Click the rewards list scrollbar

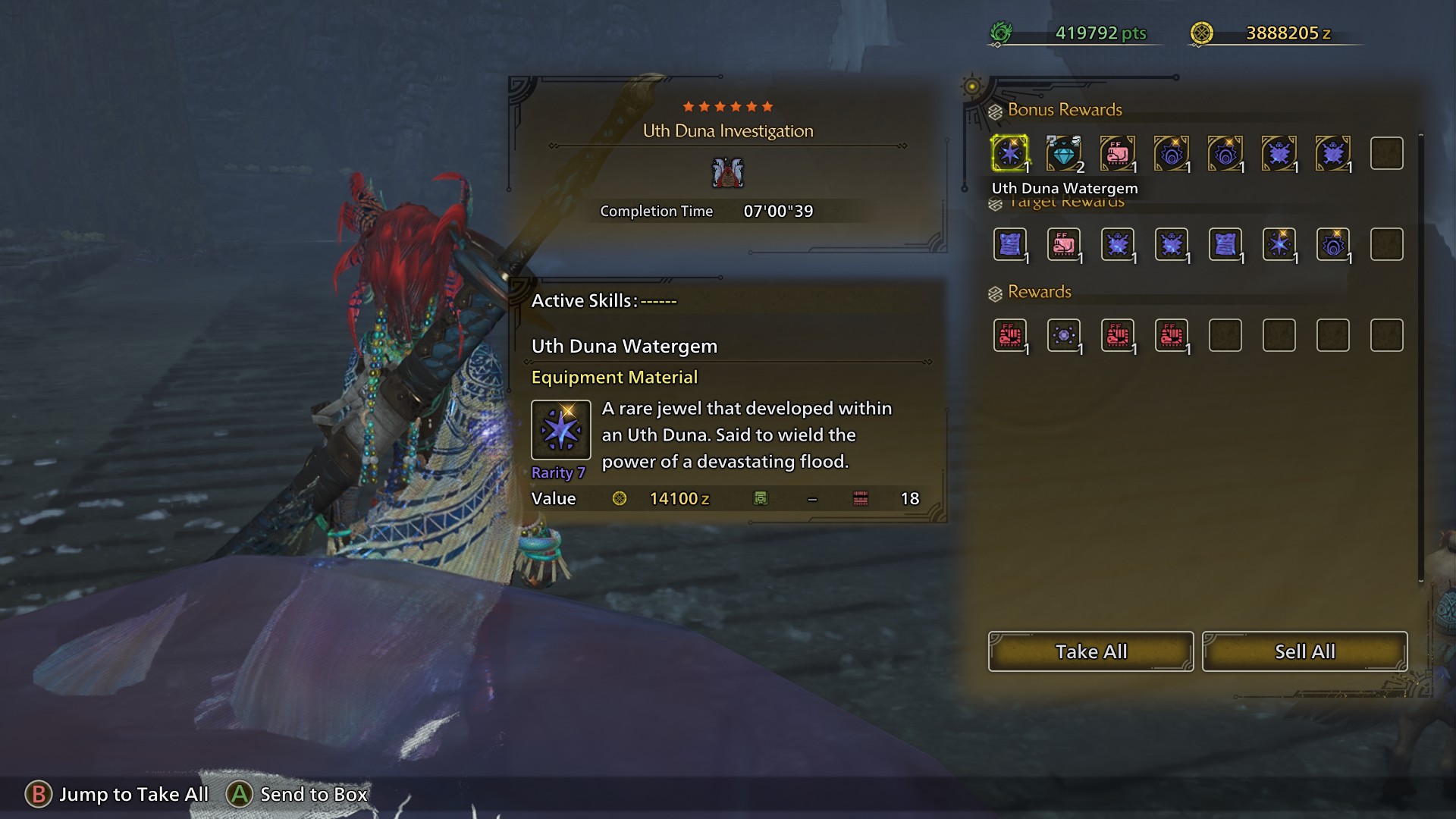coord(1420,356)
